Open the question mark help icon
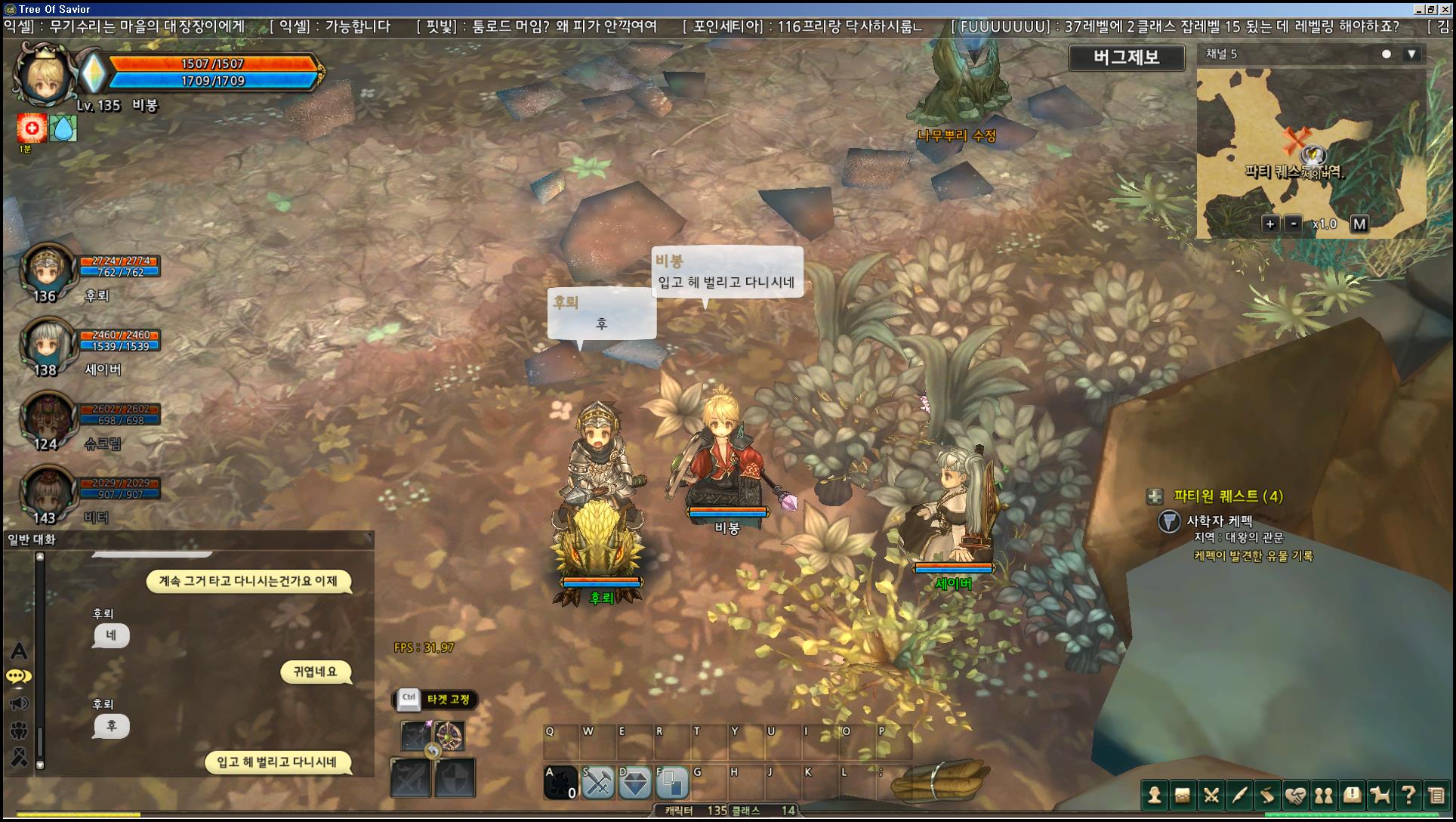Viewport: 1456px width, 822px height. [1408, 795]
